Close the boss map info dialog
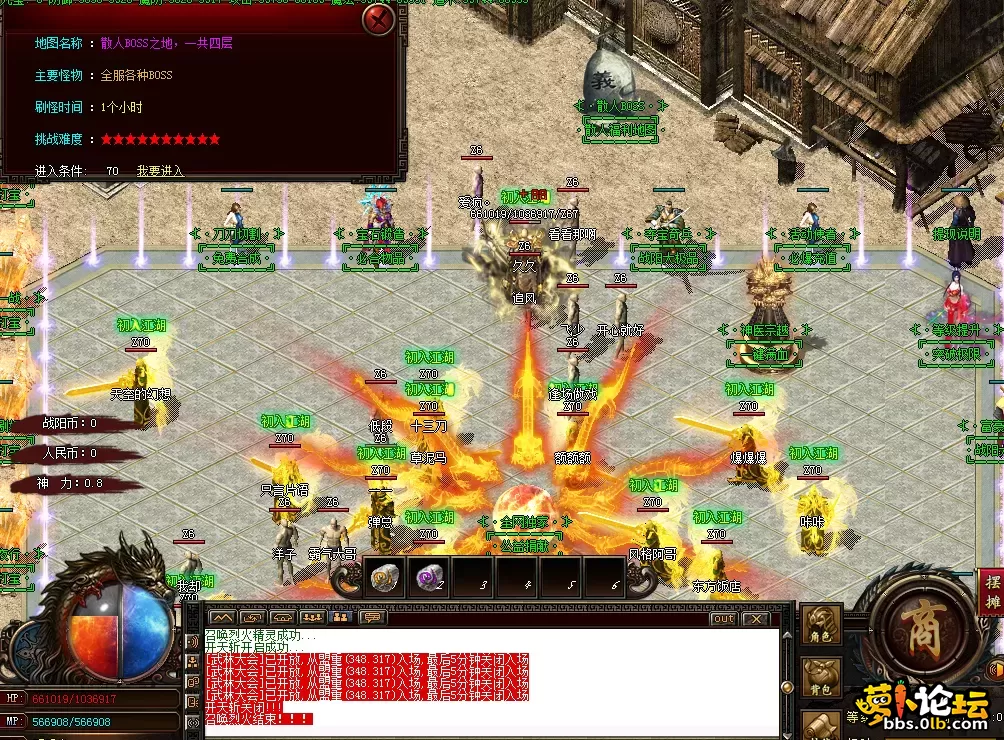This screenshot has height=740, width=1004. coord(378,19)
